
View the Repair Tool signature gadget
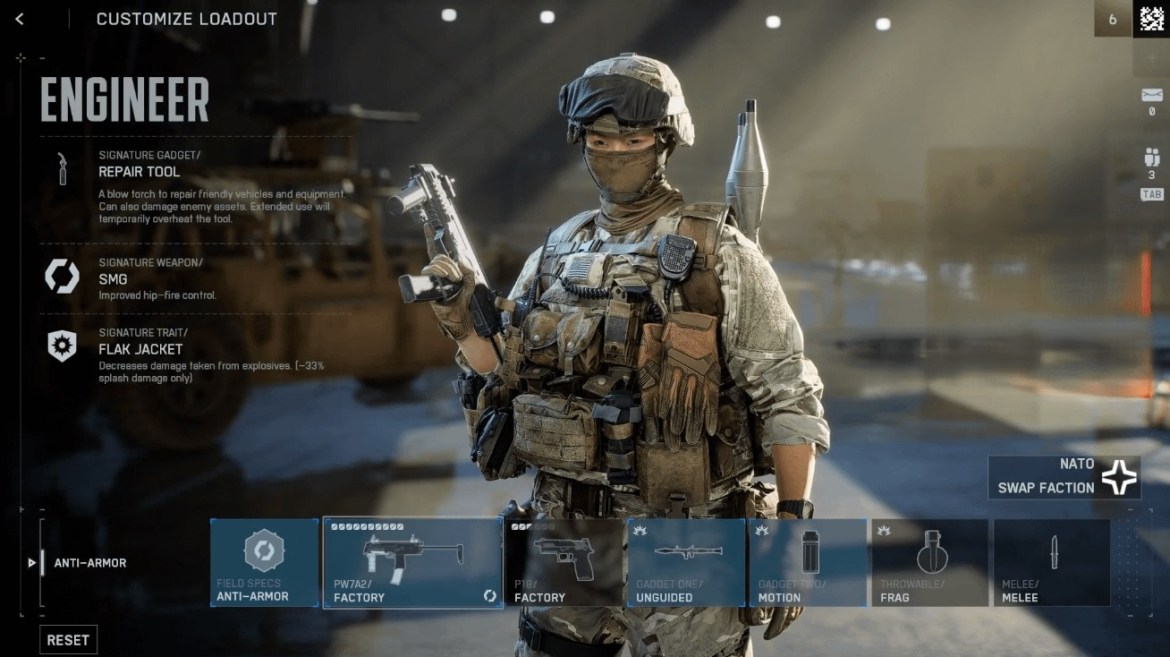coord(140,171)
